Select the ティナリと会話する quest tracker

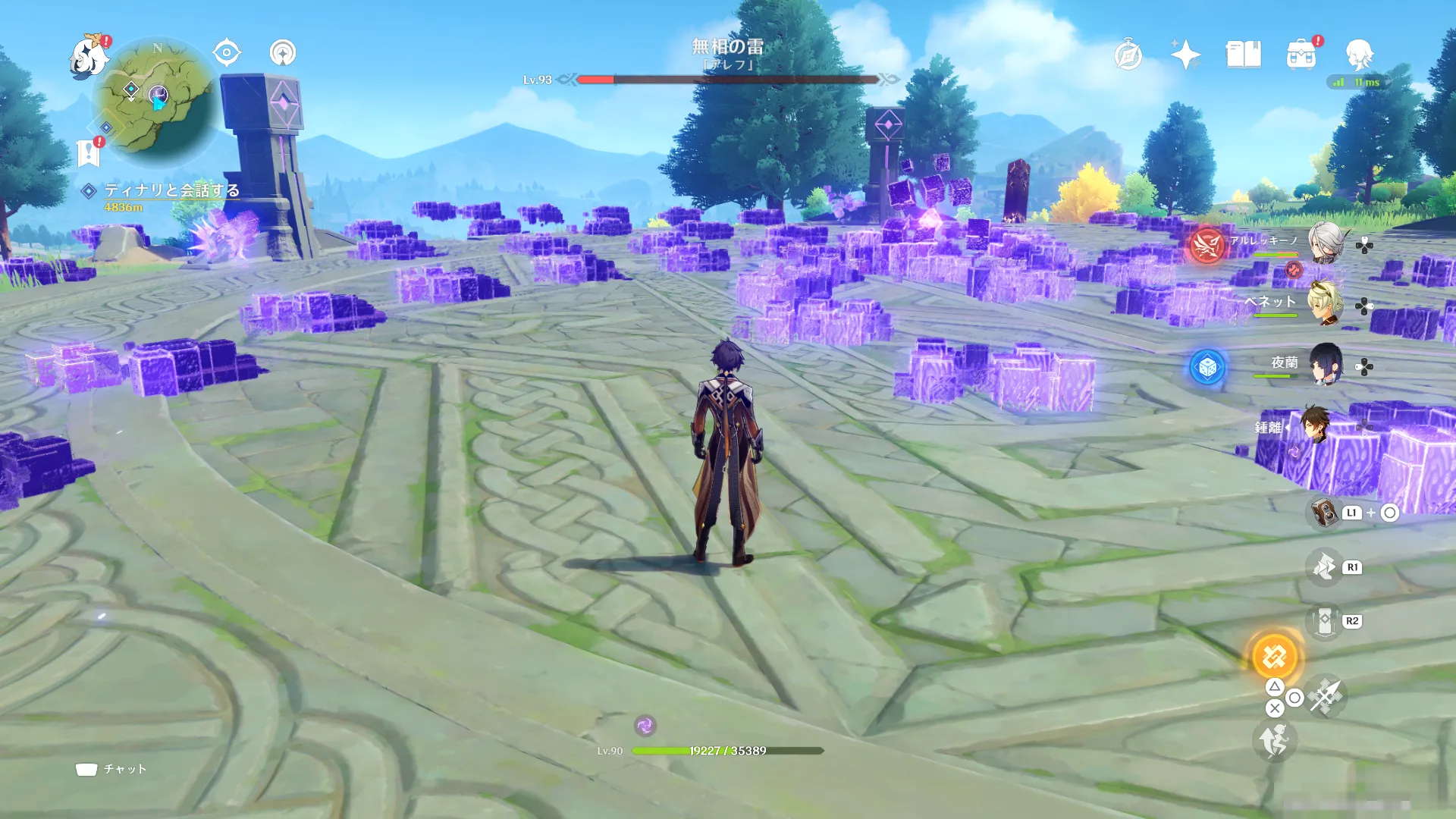(171, 190)
